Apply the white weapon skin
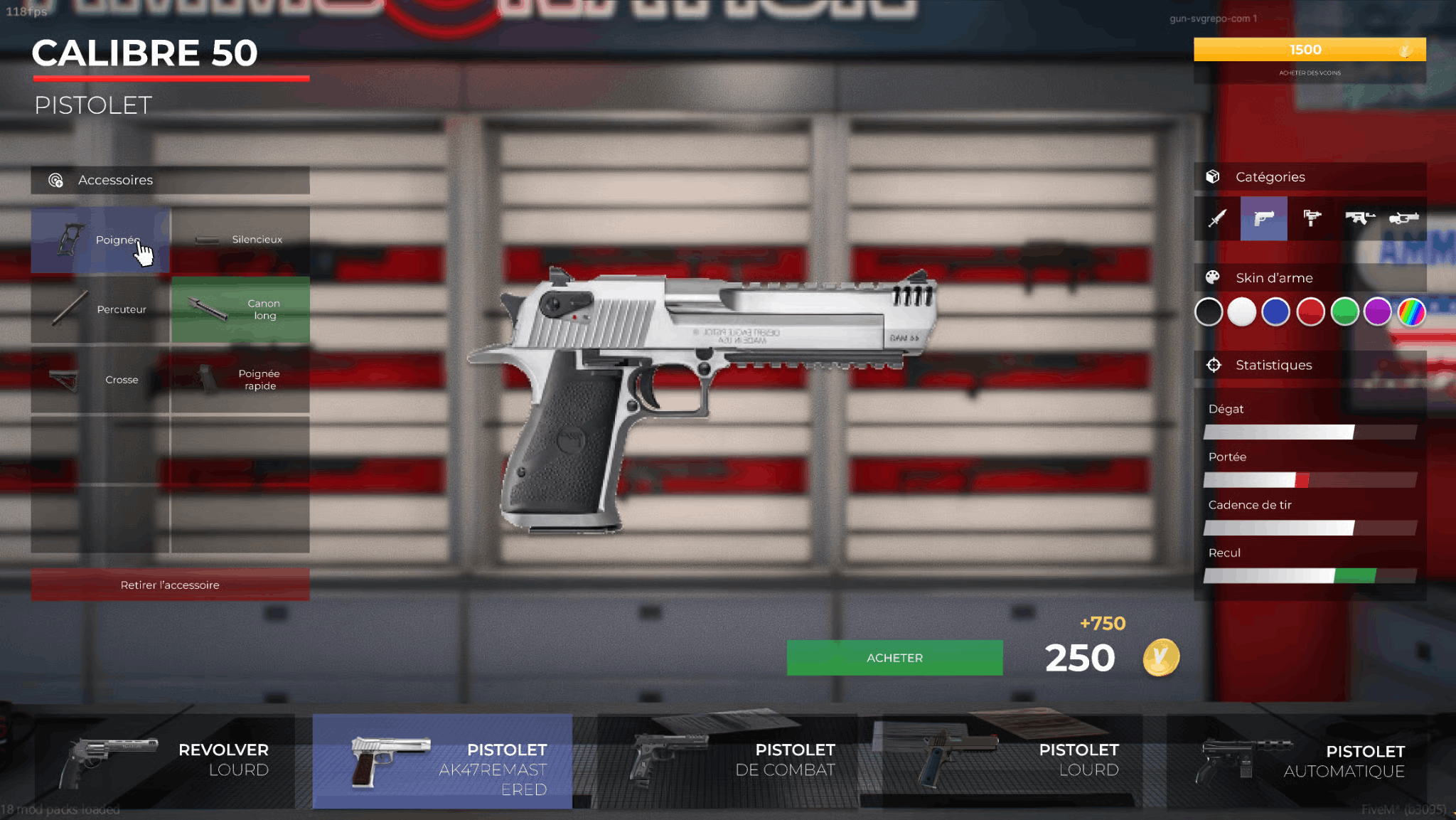 [x=1242, y=312]
